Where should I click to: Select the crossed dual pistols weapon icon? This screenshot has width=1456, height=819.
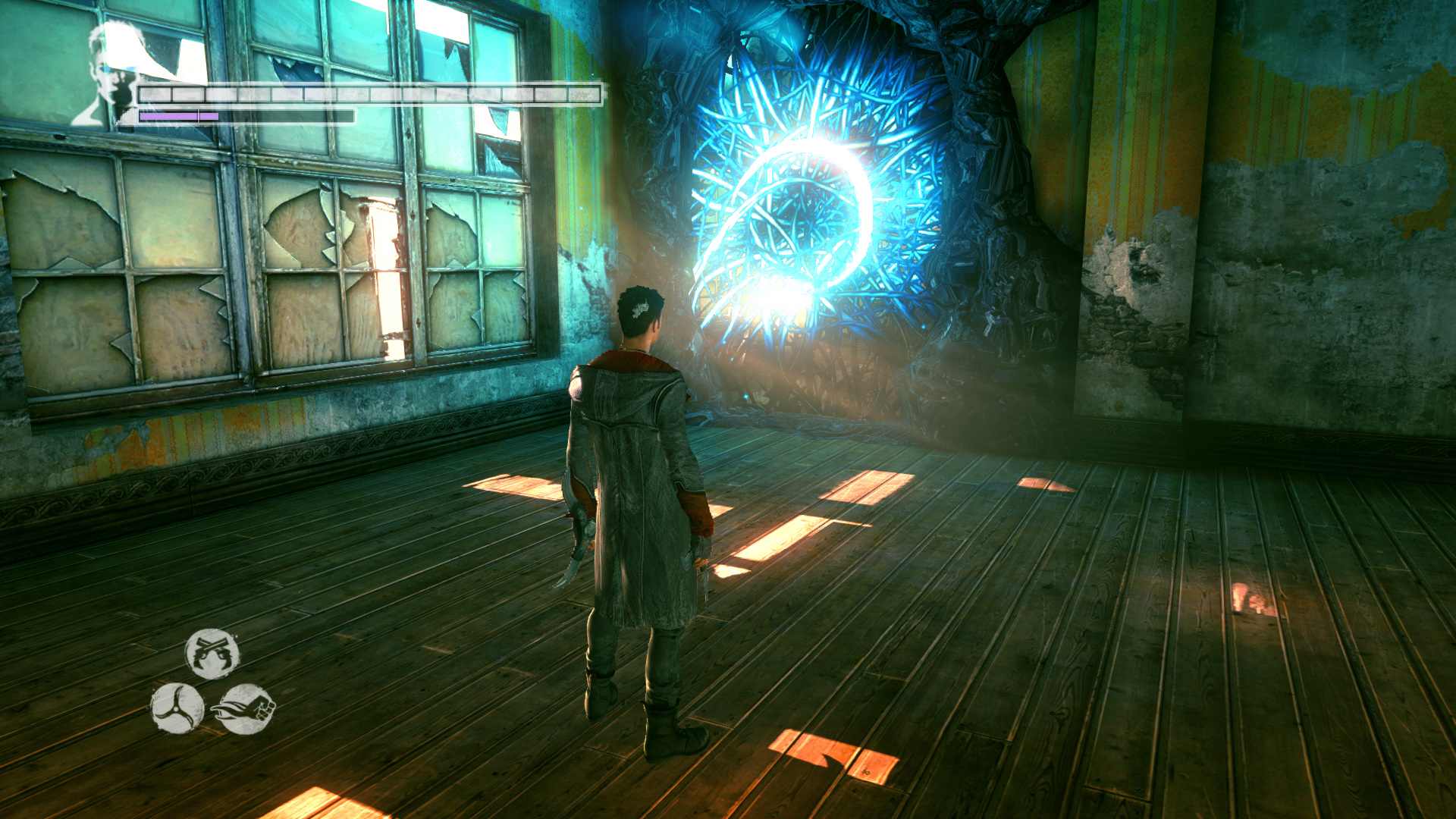tap(212, 653)
